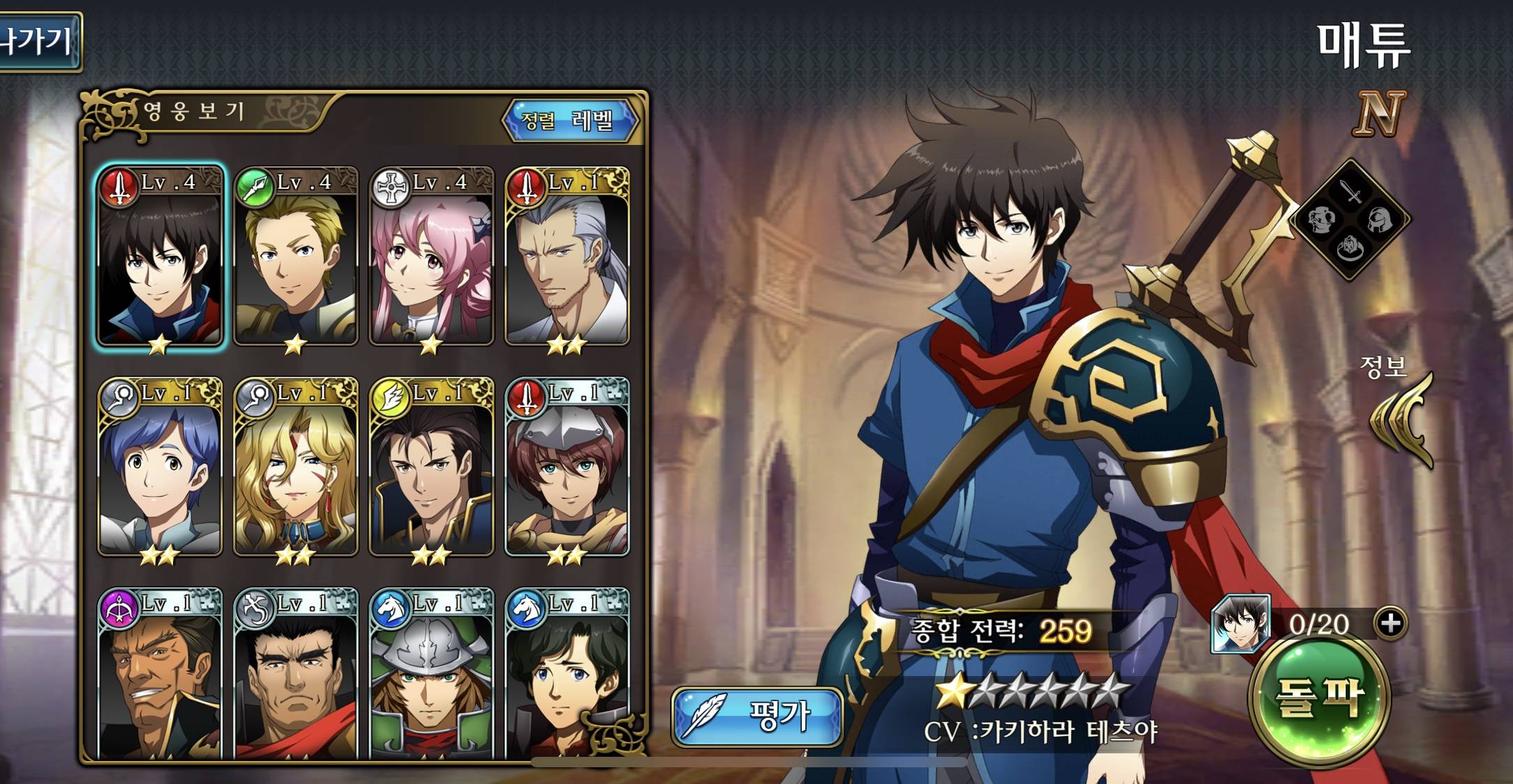Pick the gray-haired bearded swordsman portrait

coord(567,258)
